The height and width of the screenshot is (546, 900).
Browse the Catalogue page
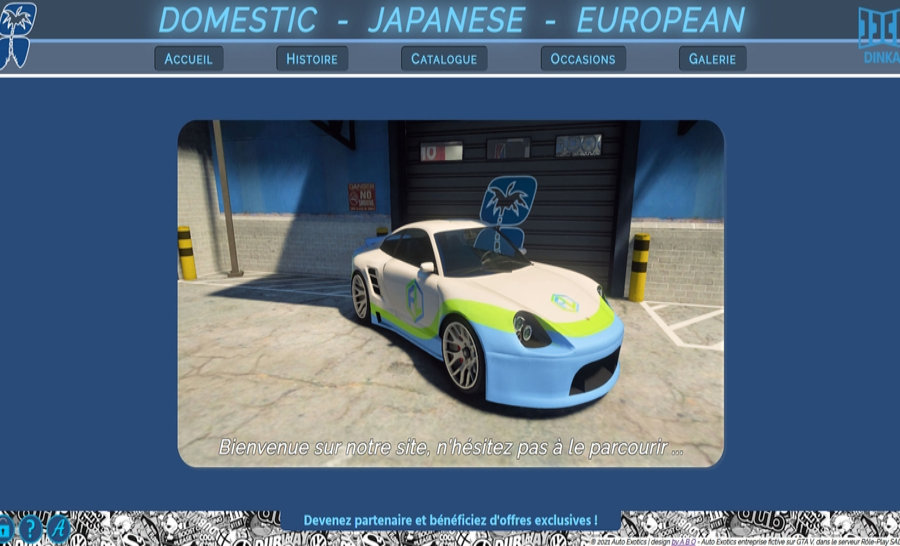[x=444, y=59]
